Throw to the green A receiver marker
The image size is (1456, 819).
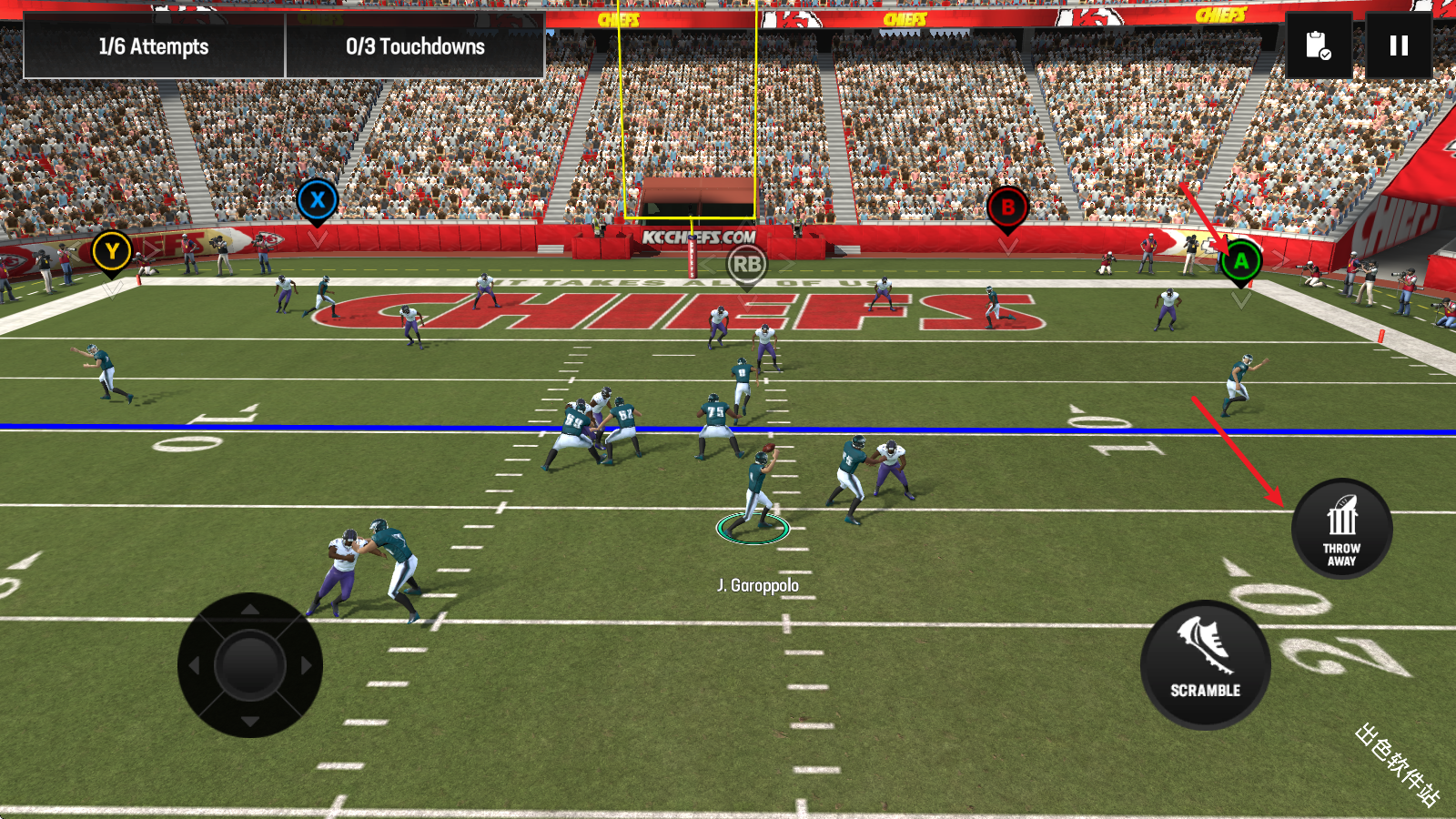point(1240,262)
